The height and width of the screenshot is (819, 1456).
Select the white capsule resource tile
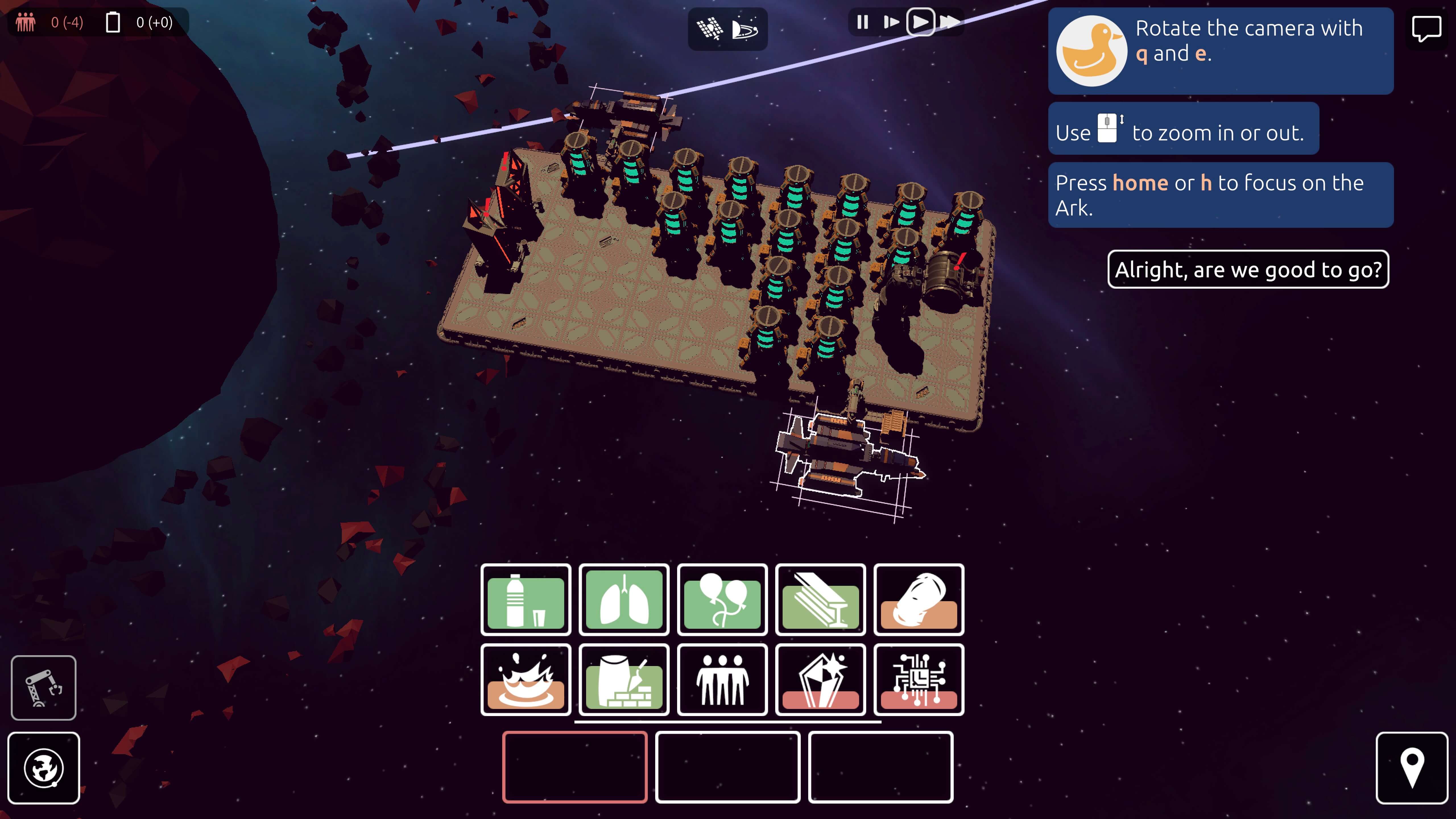click(x=919, y=600)
